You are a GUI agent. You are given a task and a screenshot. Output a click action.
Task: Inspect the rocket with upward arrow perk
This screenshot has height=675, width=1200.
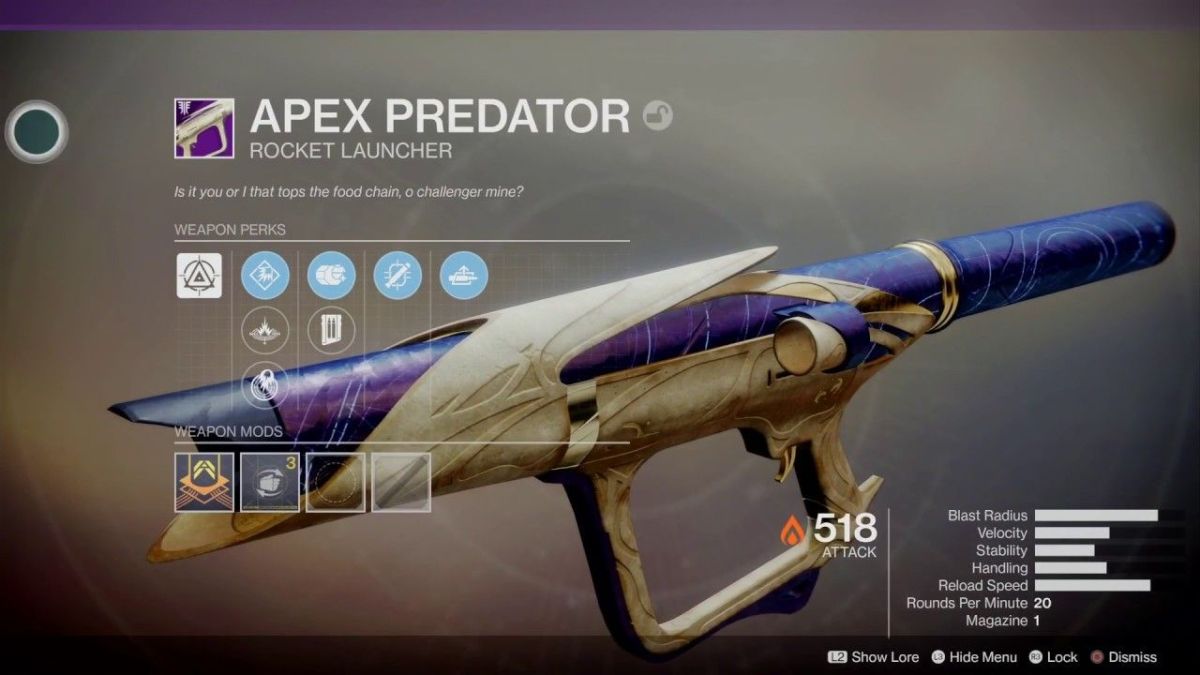pos(464,275)
